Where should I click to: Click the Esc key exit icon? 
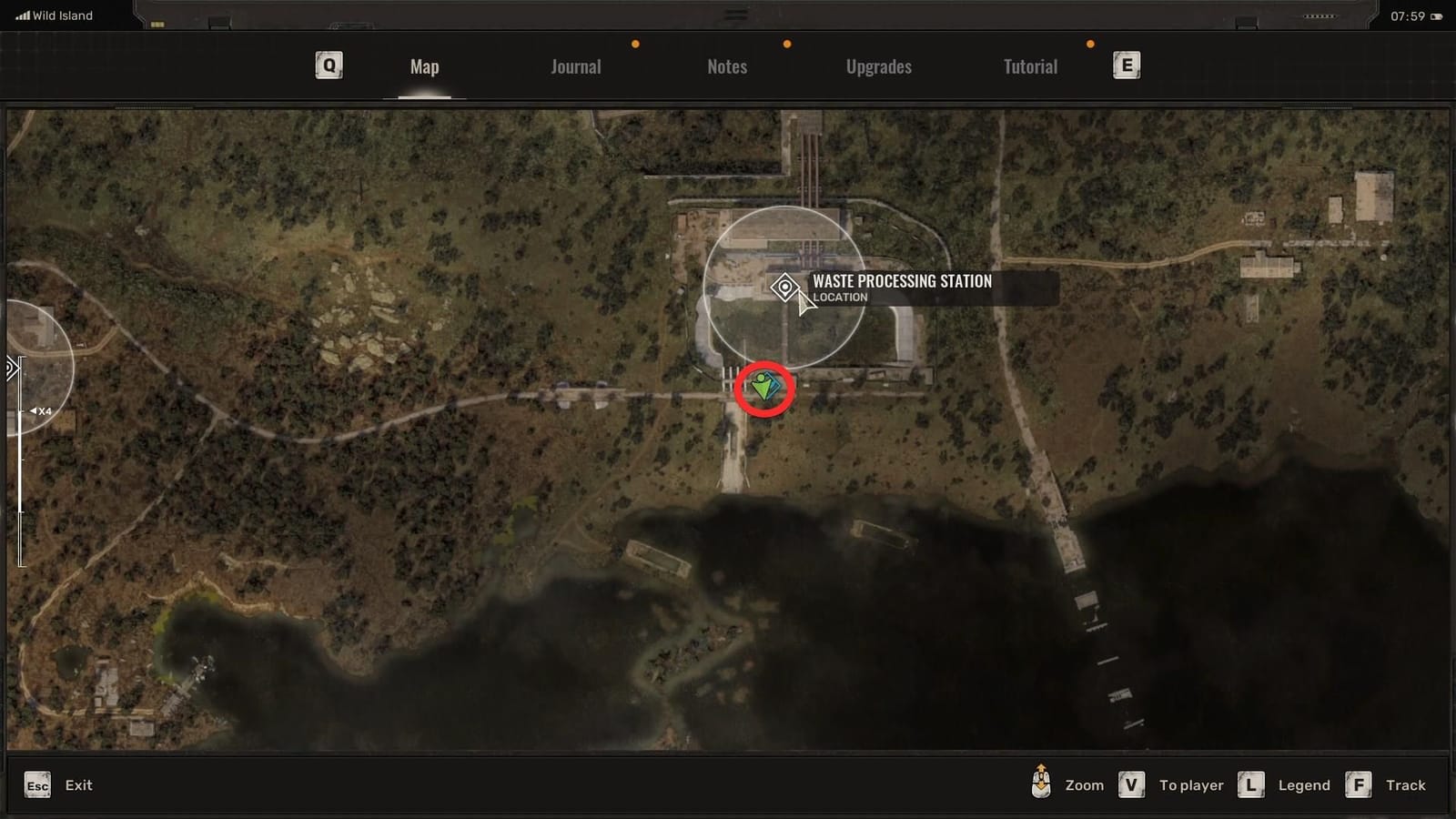point(36,784)
